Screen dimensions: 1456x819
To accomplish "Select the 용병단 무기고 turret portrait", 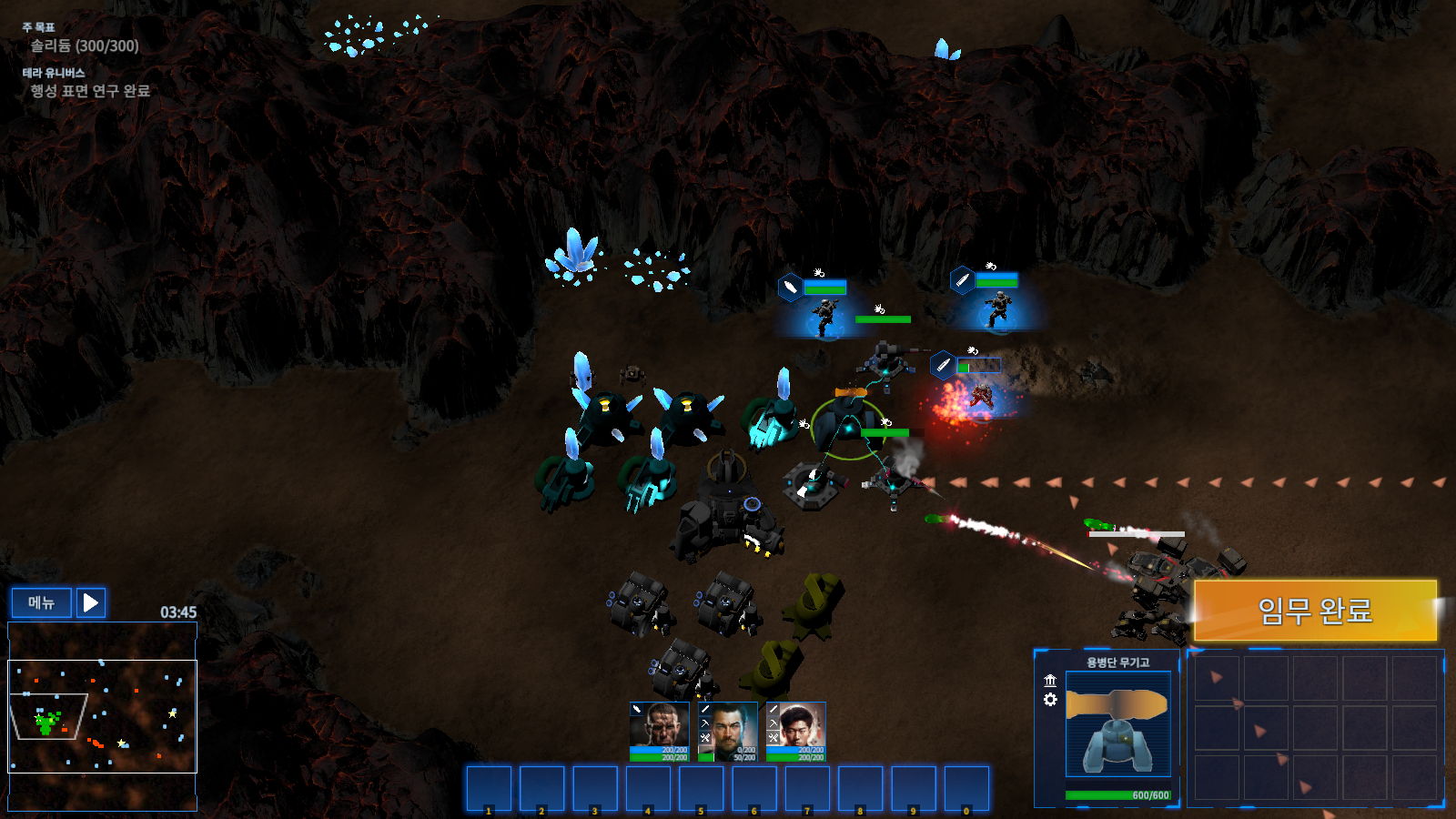I will [x=1117, y=723].
